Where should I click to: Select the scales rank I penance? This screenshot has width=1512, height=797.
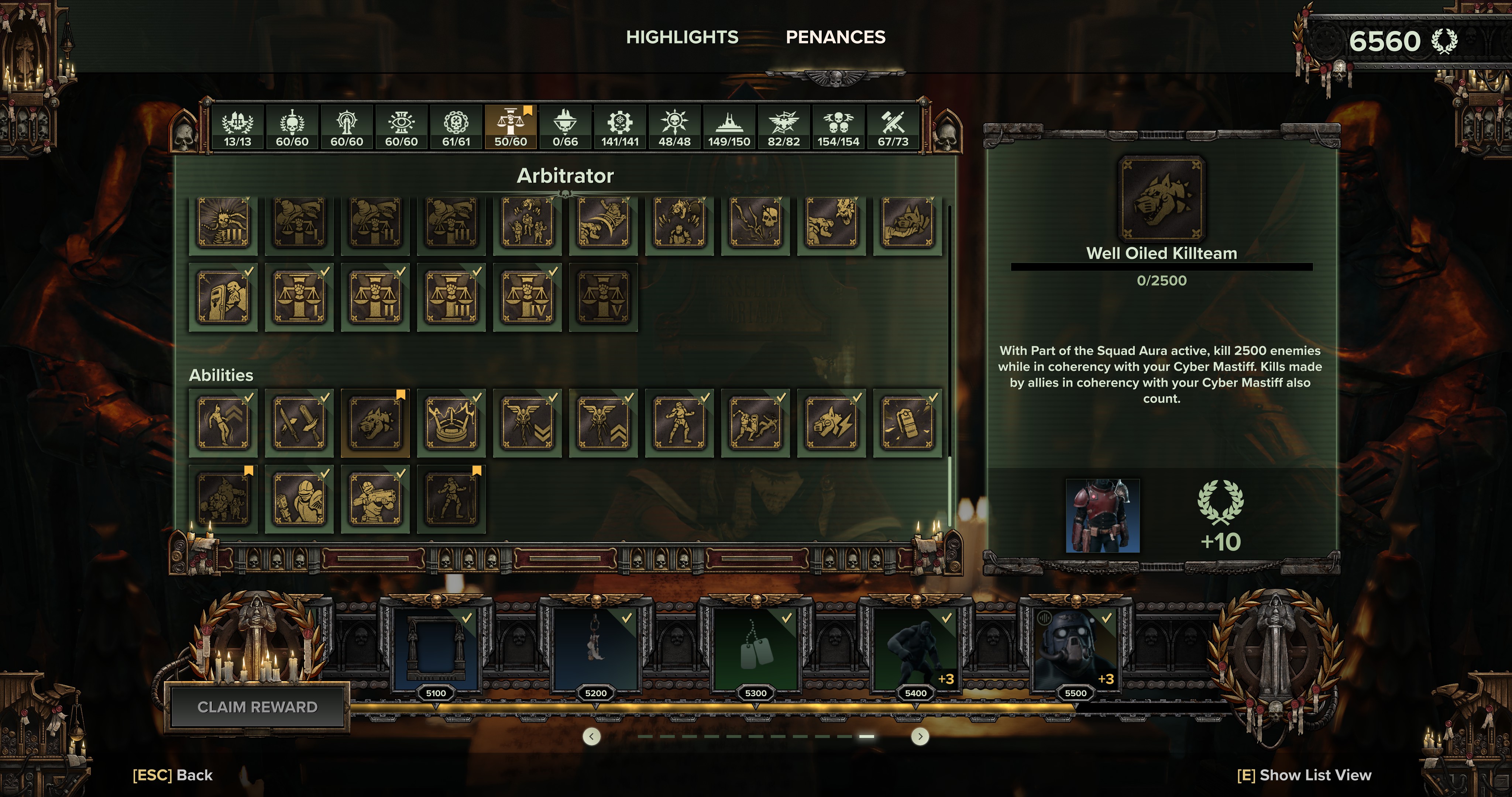click(x=299, y=297)
